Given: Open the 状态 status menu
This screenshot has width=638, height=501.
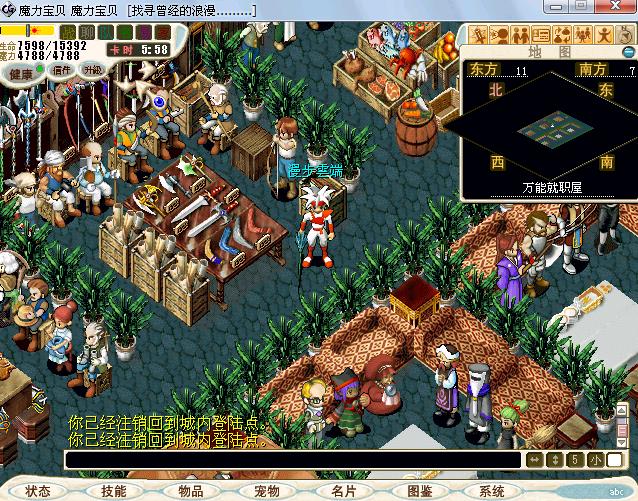Looking at the screenshot, I should point(38,491).
